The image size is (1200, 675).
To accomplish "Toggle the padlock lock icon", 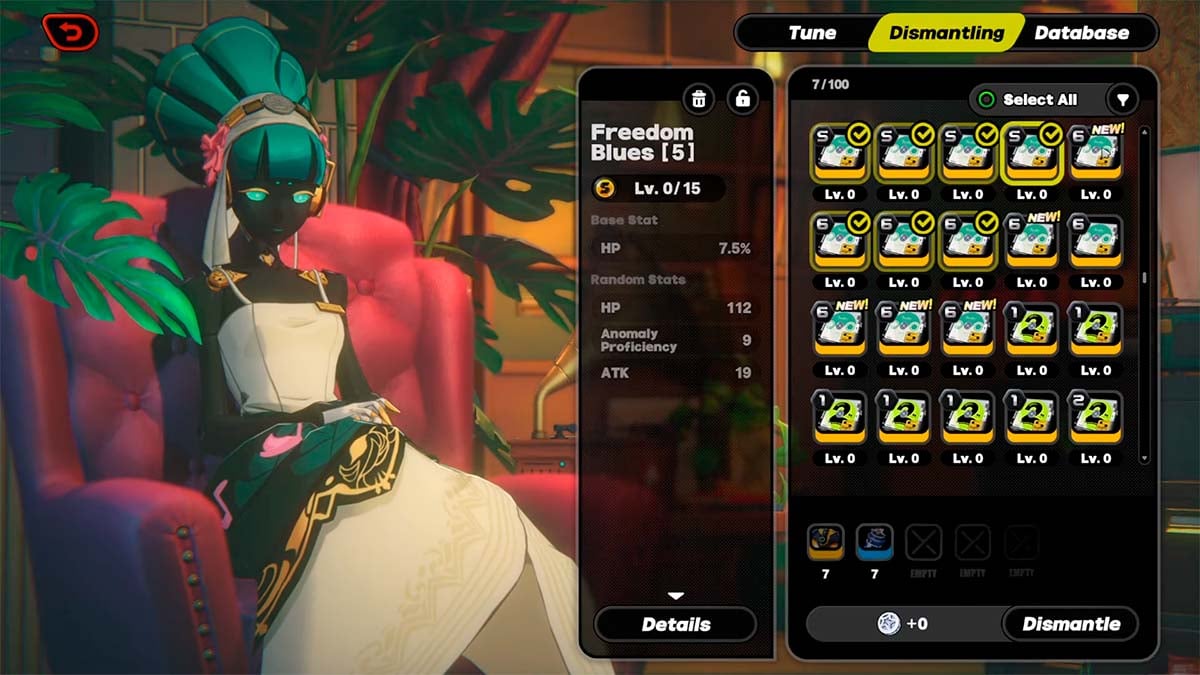I will coord(742,99).
